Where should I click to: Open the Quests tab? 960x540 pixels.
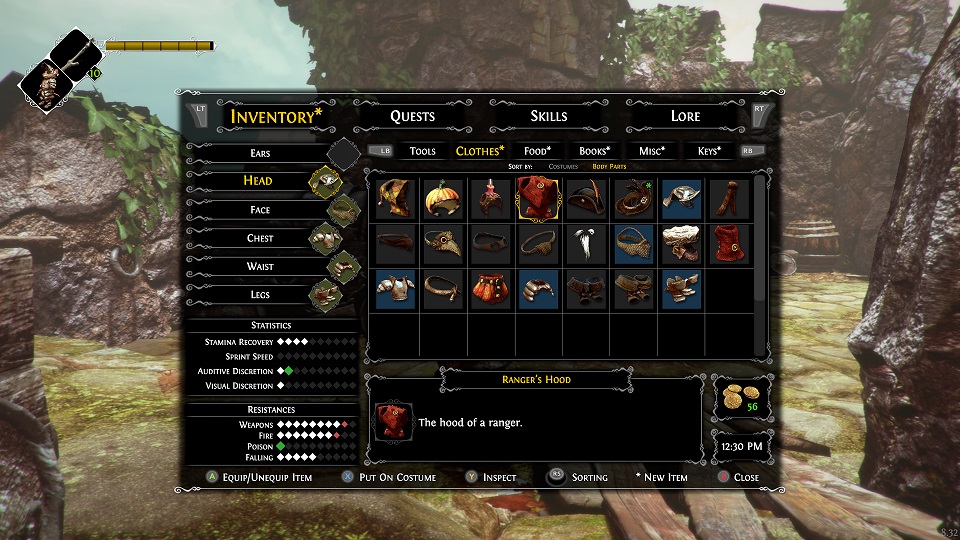click(412, 116)
